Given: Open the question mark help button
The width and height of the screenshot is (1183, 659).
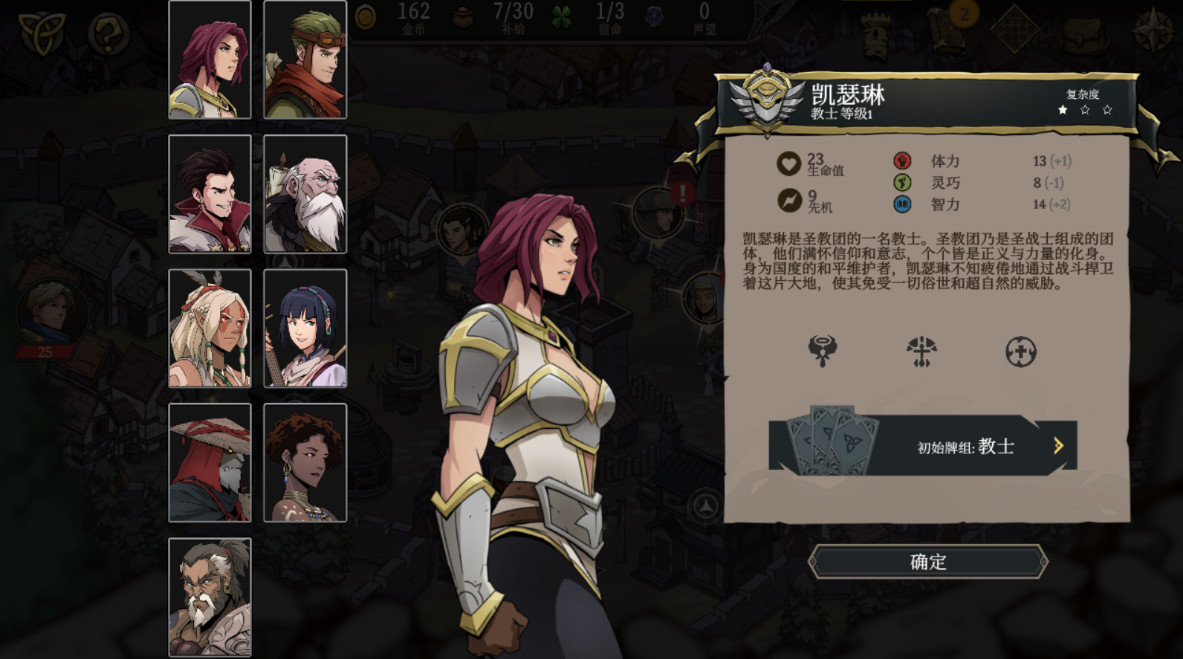Looking at the screenshot, I should click(x=108, y=34).
